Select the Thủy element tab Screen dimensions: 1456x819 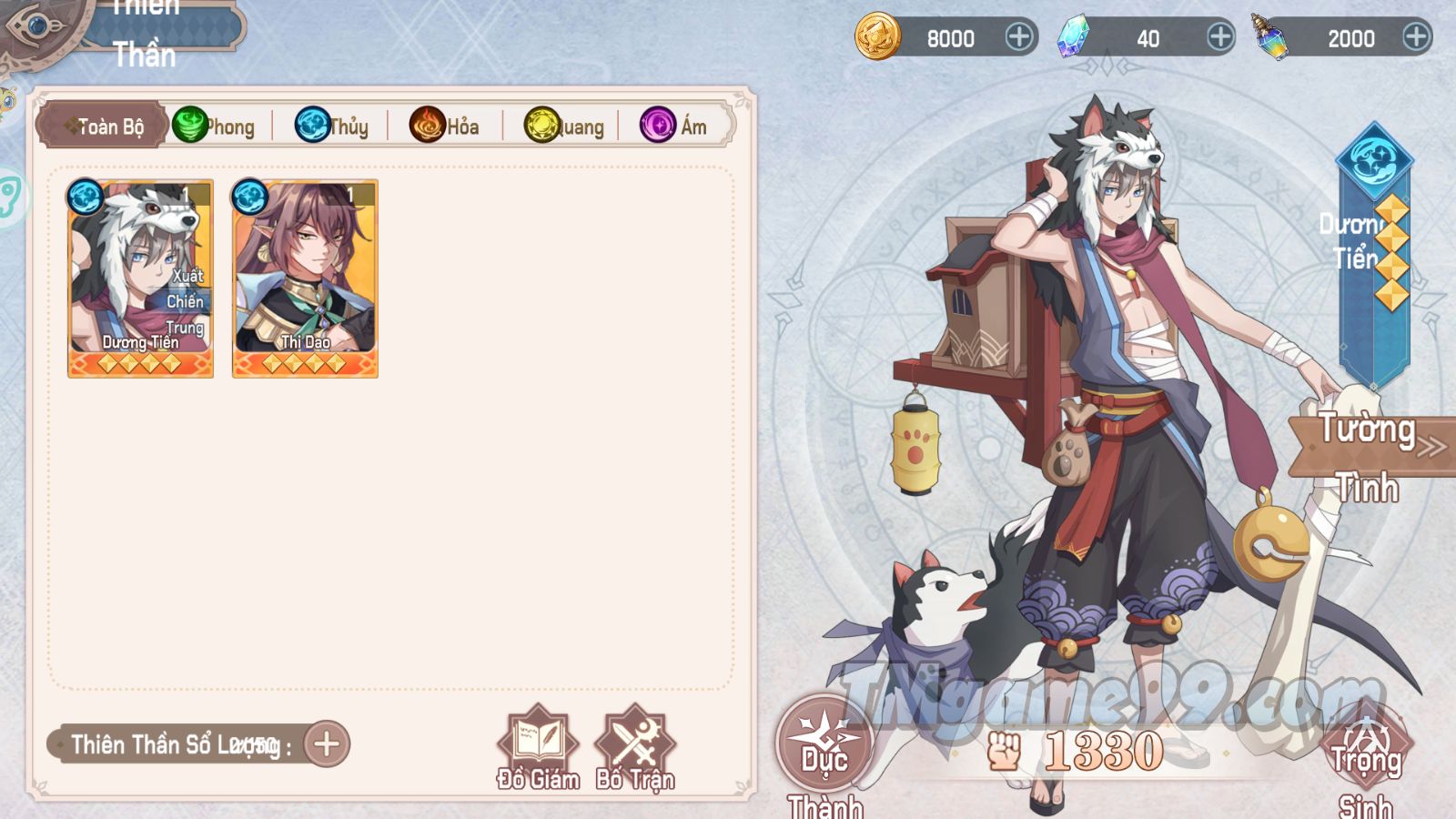(333, 126)
